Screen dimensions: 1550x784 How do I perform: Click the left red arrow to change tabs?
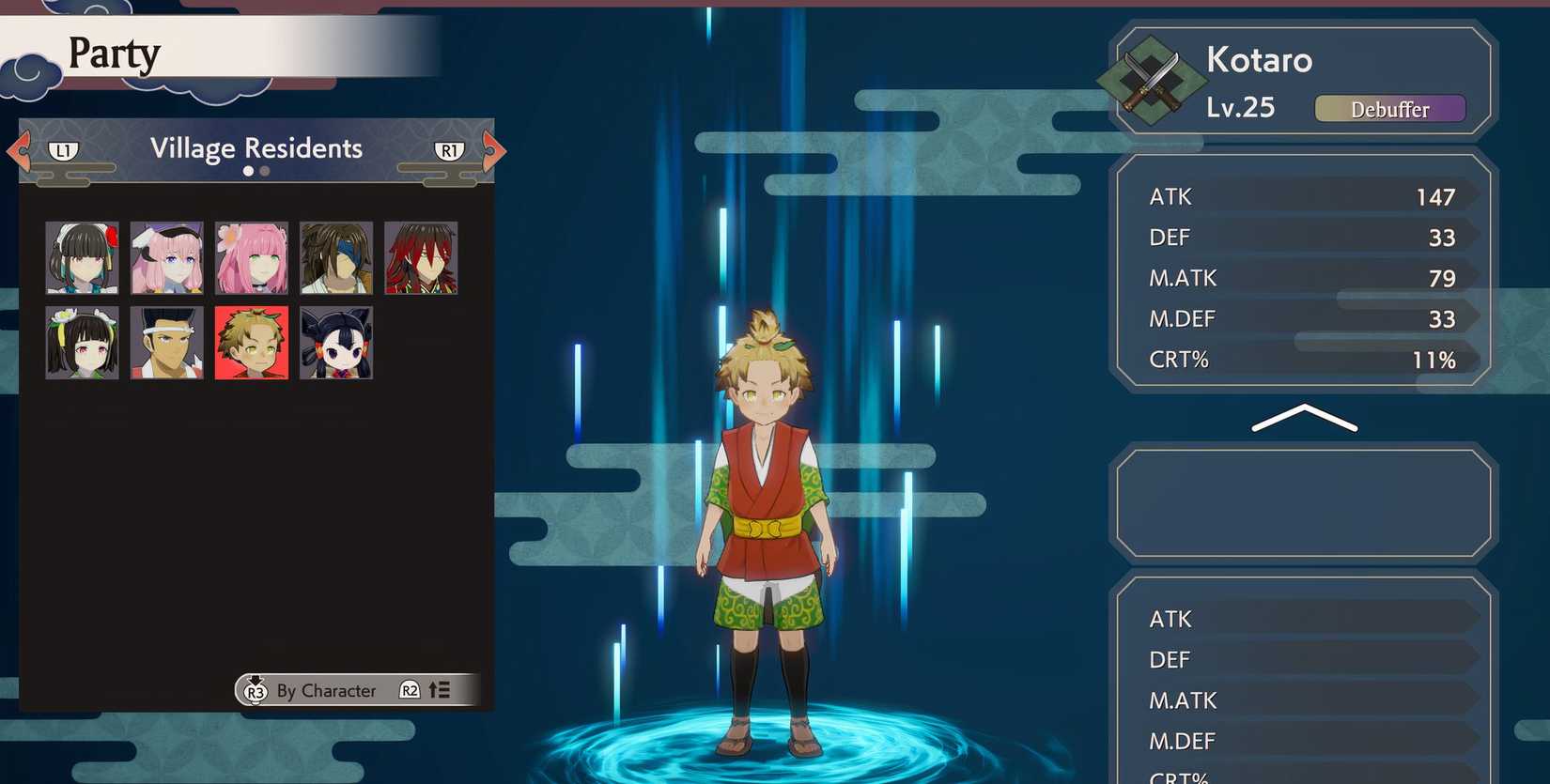click(x=15, y=148)
